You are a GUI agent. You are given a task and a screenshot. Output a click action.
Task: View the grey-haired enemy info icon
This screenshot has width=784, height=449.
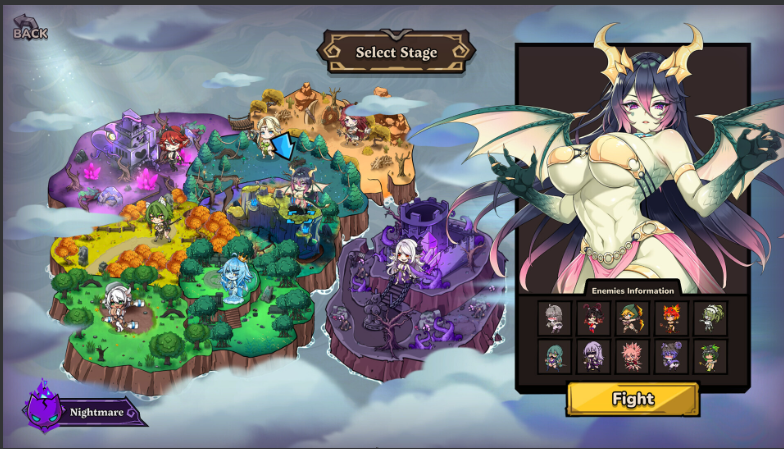554,318
